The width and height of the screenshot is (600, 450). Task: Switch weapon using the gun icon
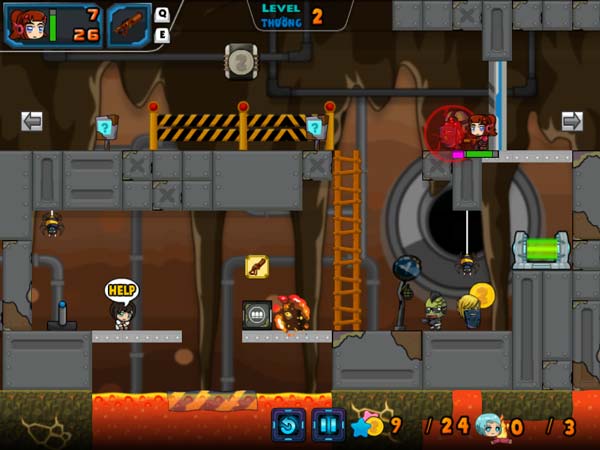[129, 25]
